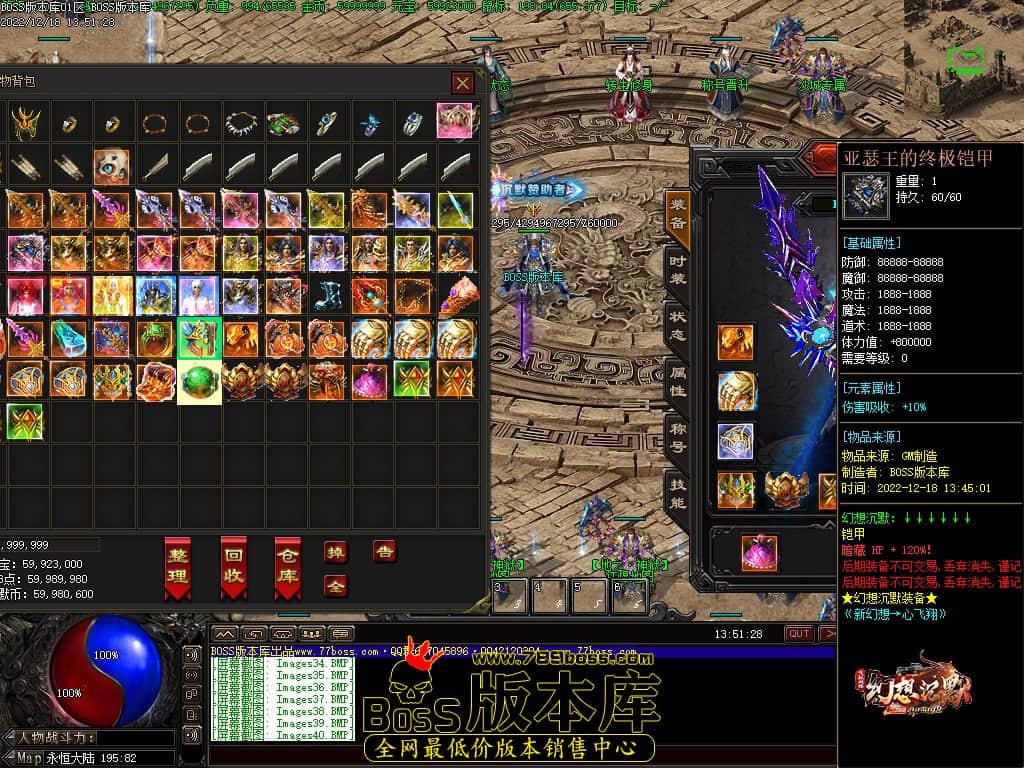Click the small 掉 button

[336, 552]
